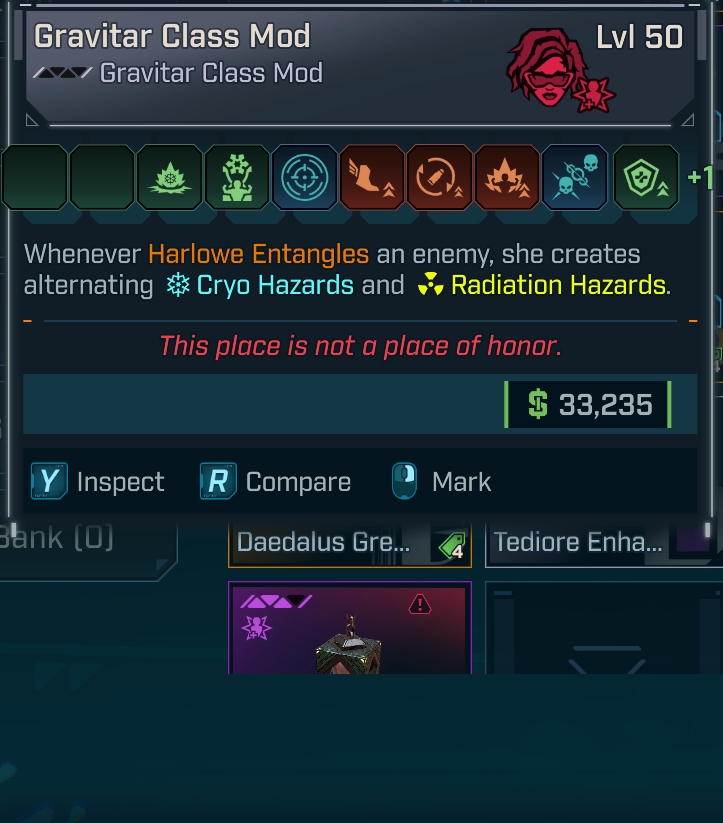Choose the blue crosshair target skill icon
This screenshot has width=723, height=823.
tap(305, 178)
